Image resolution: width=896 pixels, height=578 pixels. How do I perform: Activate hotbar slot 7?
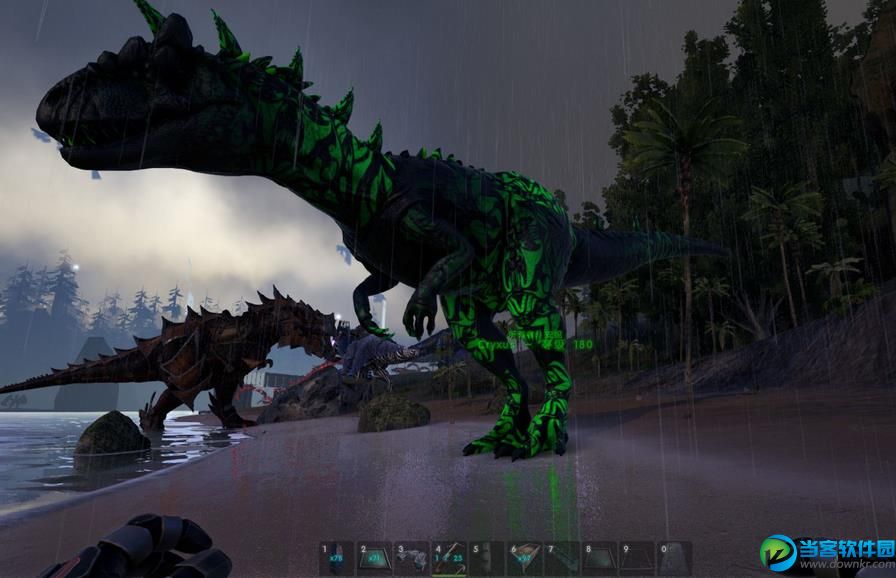[x=562, y=558]
